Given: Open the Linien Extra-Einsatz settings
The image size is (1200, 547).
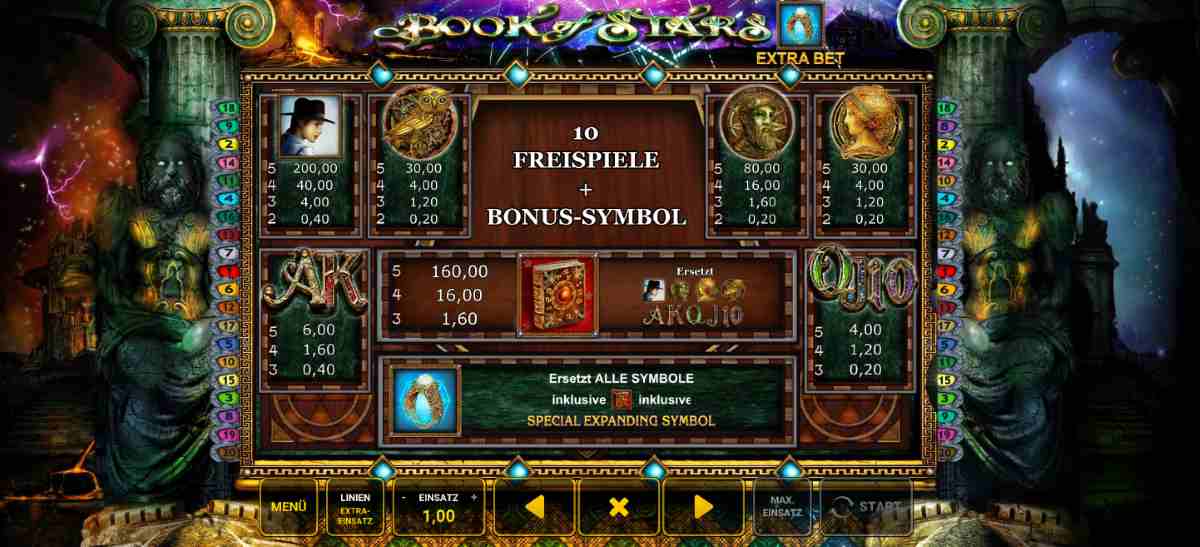Looking at the screenshot, I should point(355,506).
